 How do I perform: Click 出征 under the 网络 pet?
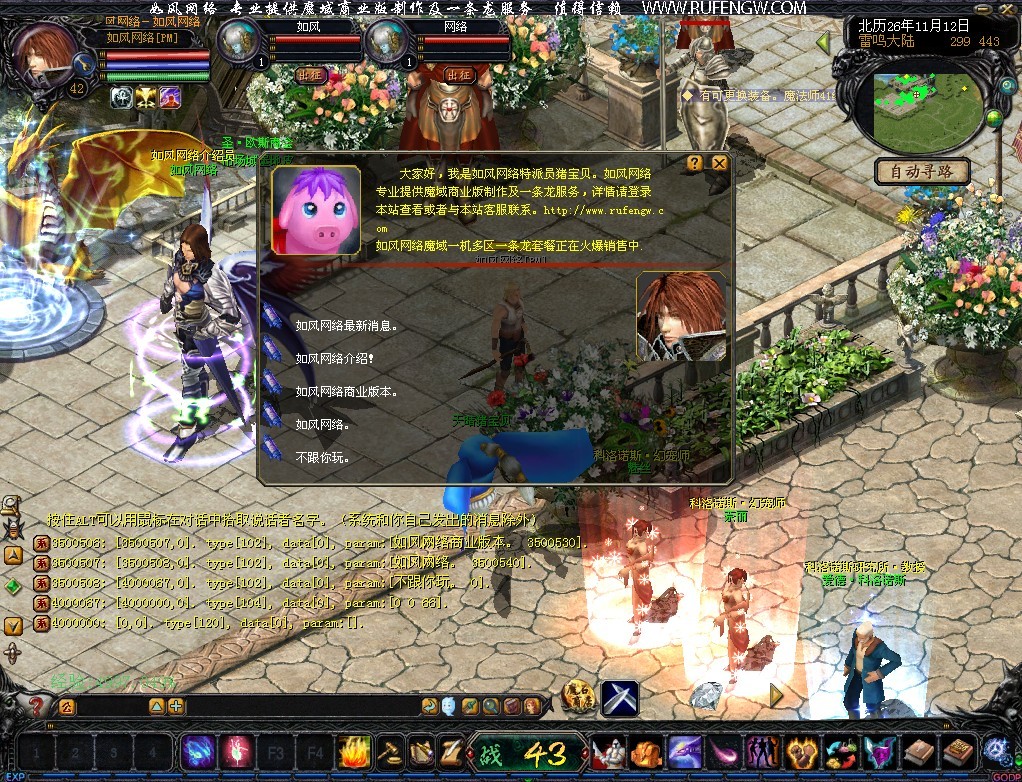tap(459, 75)
